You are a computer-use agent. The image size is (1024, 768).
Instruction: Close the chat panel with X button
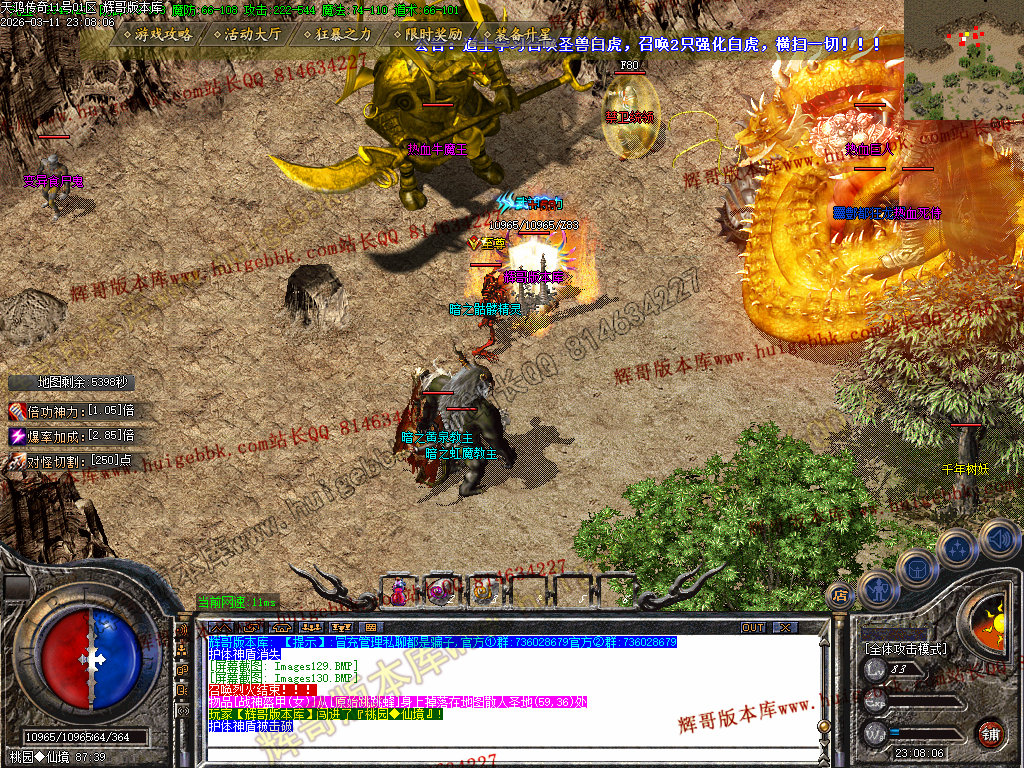coord(786,628)
